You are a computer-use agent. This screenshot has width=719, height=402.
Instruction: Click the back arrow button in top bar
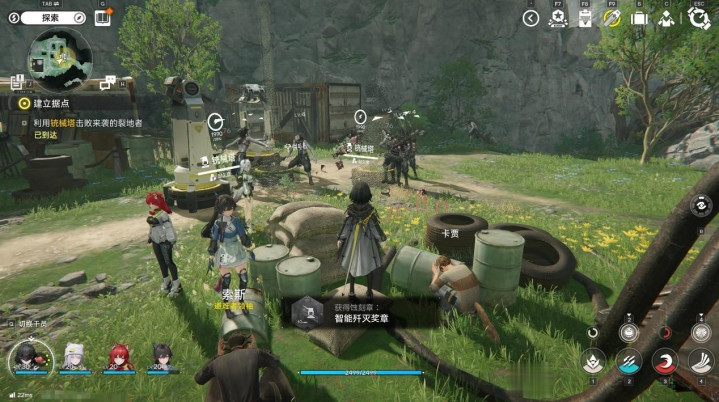(x=531, y=18)
